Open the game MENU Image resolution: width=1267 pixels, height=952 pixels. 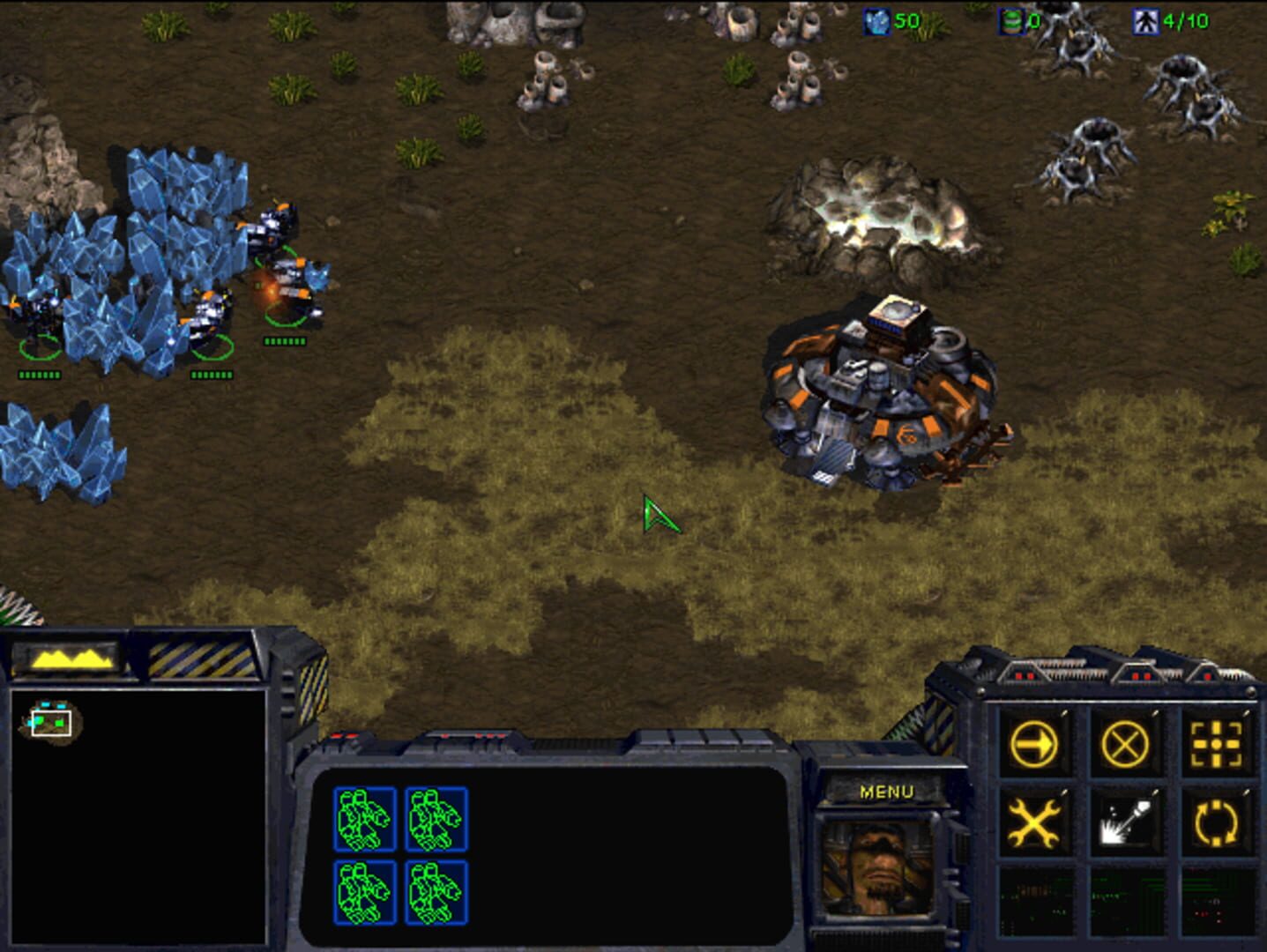coord(886,792)
